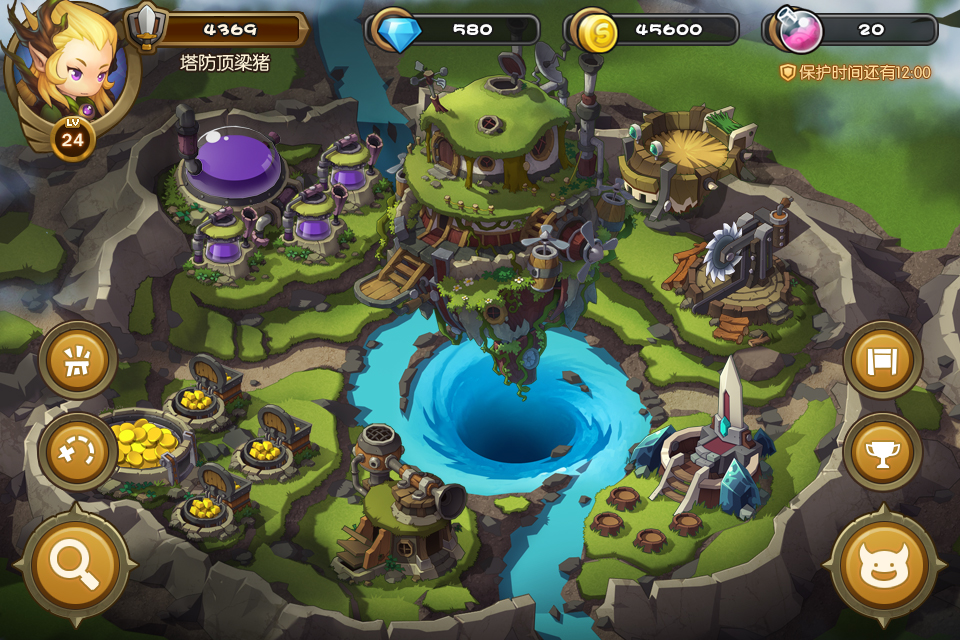Open the magnifying glass search button
Image resolution: width=960 pixels, height=640 pixels.
(x=75, y=565)
